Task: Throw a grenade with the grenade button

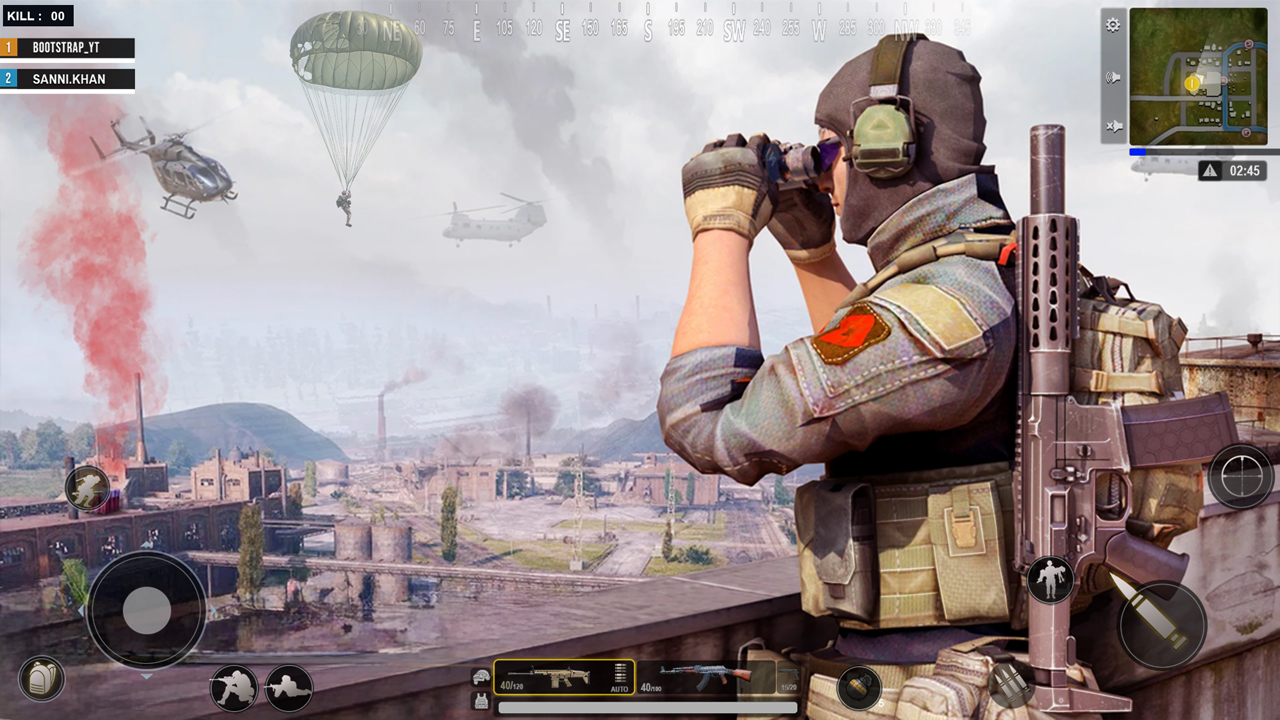Action: 859,687
